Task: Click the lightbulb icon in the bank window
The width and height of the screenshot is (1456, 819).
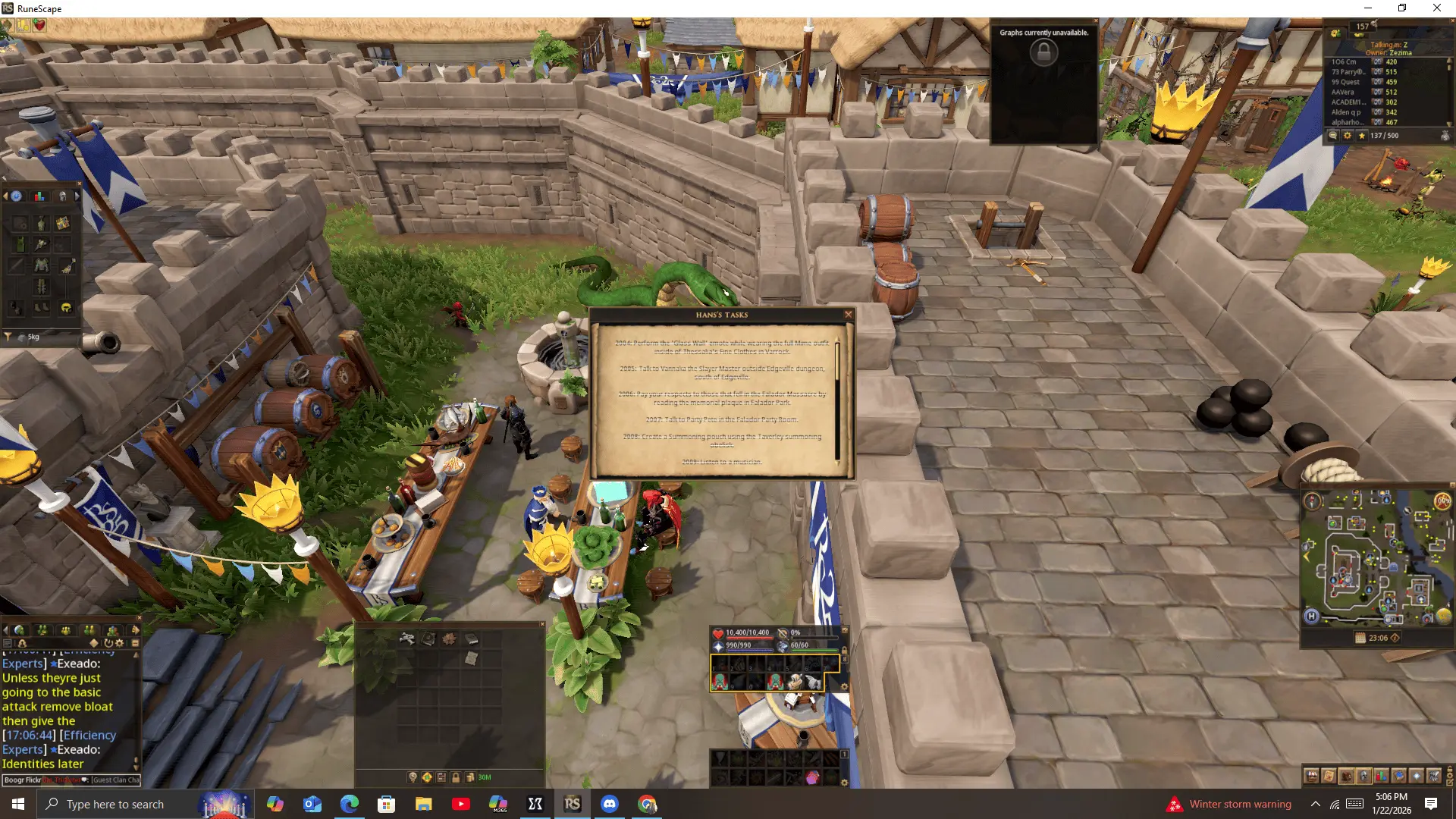Action: tap(413, 777)
